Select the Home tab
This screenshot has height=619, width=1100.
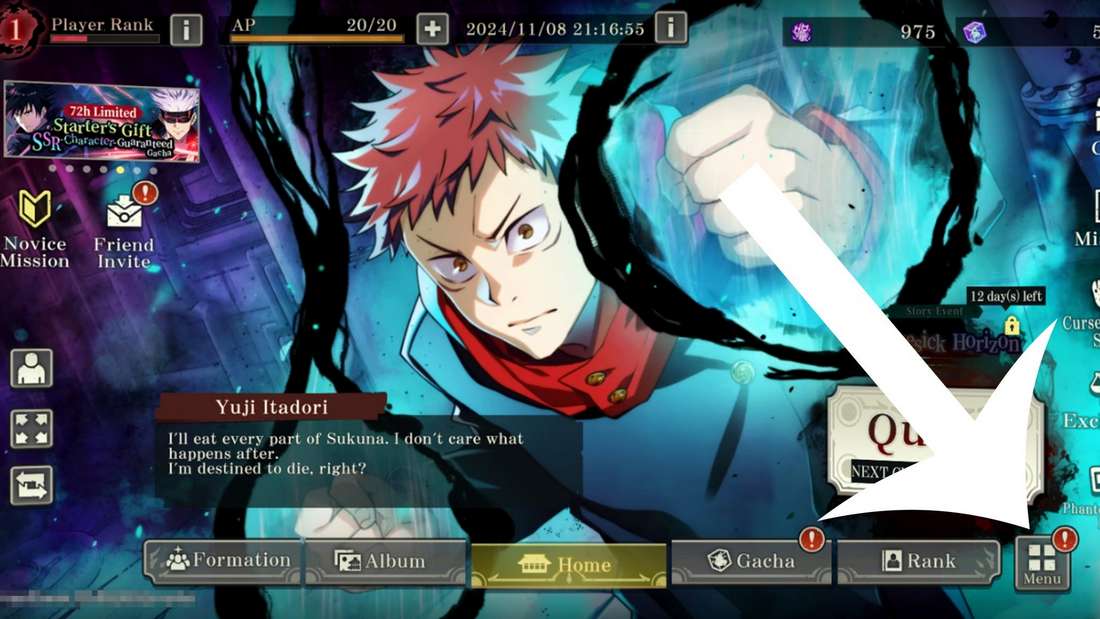coord(567,564)
